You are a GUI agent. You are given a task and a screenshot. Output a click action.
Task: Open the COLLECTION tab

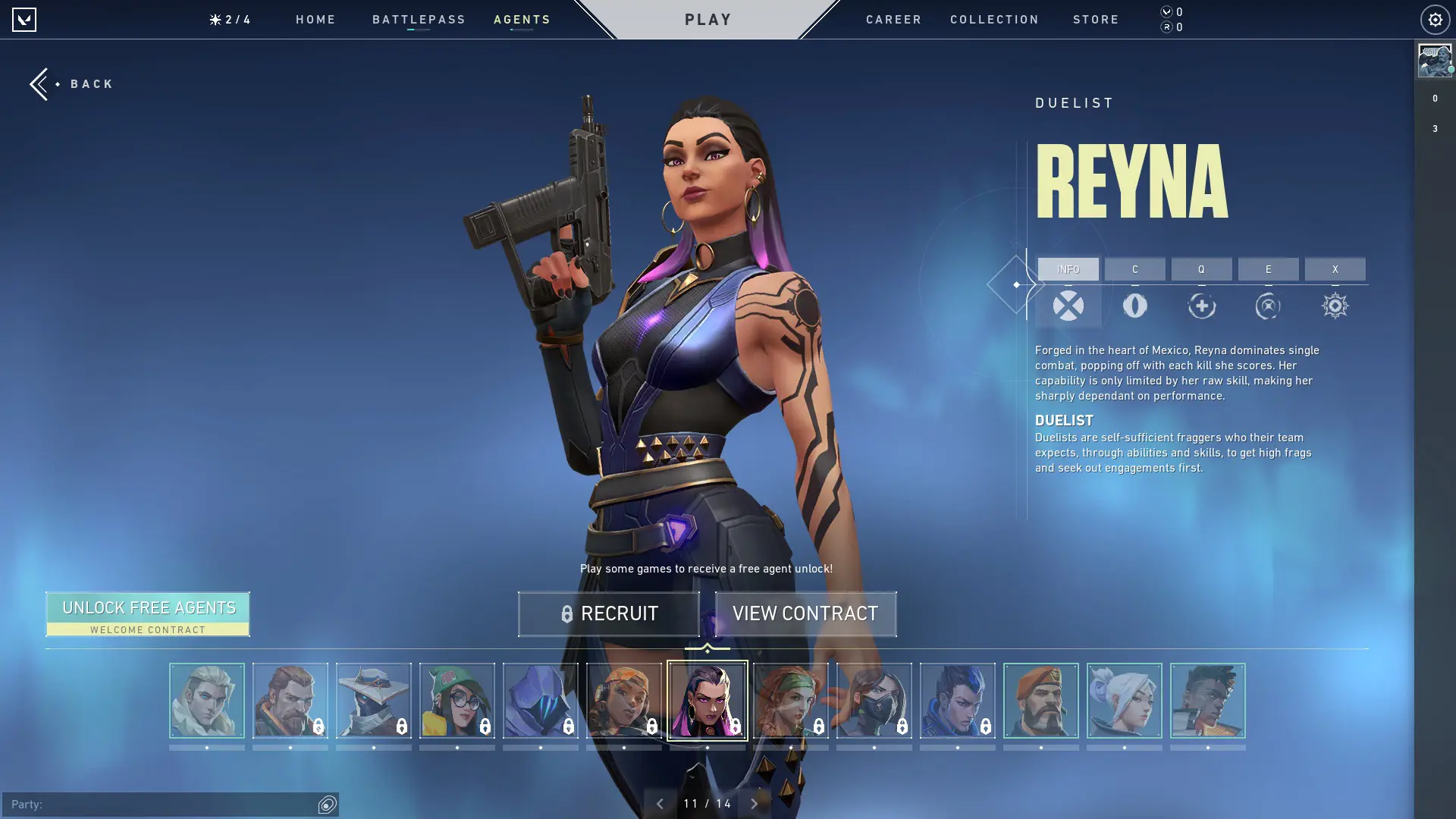pos(994,20)
